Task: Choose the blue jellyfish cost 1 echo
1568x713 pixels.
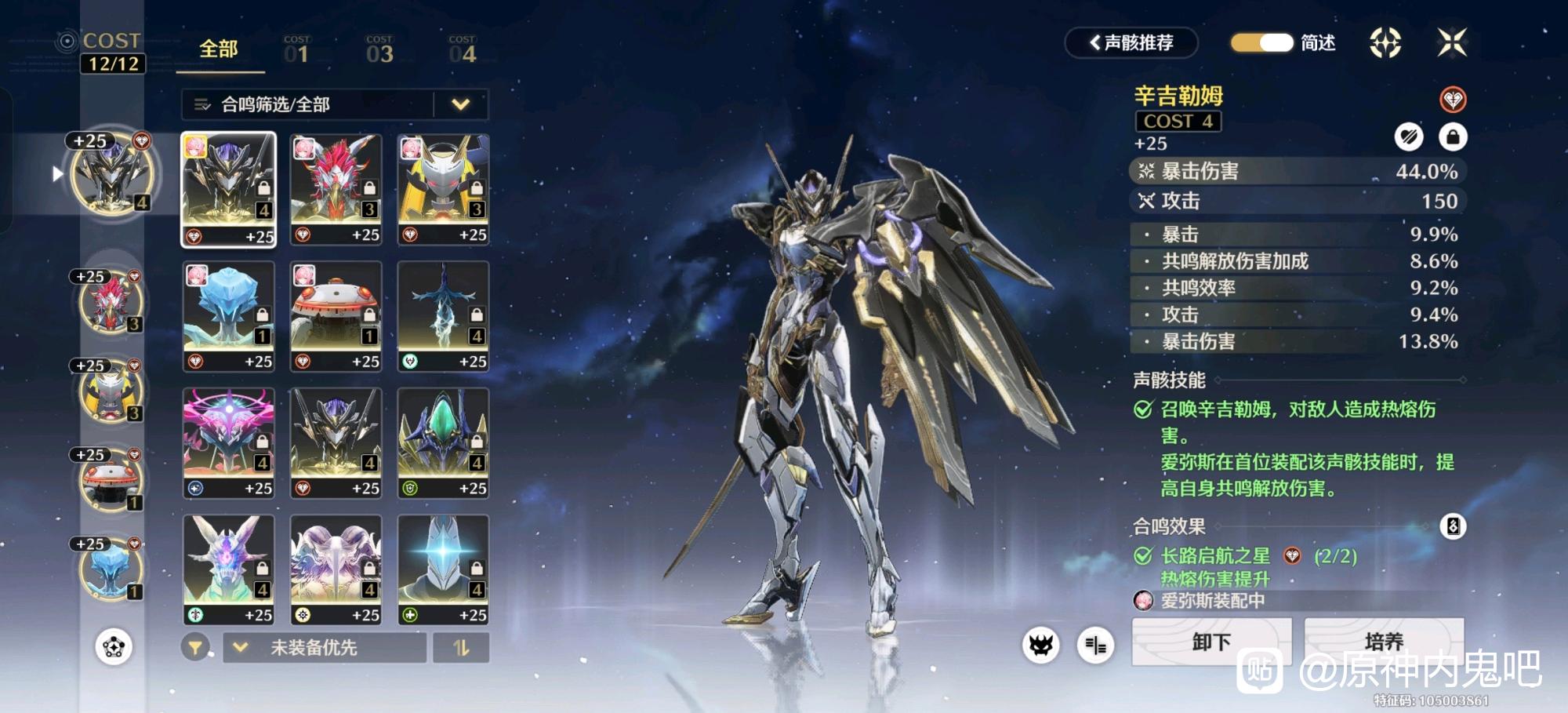Action: point(228,316)
